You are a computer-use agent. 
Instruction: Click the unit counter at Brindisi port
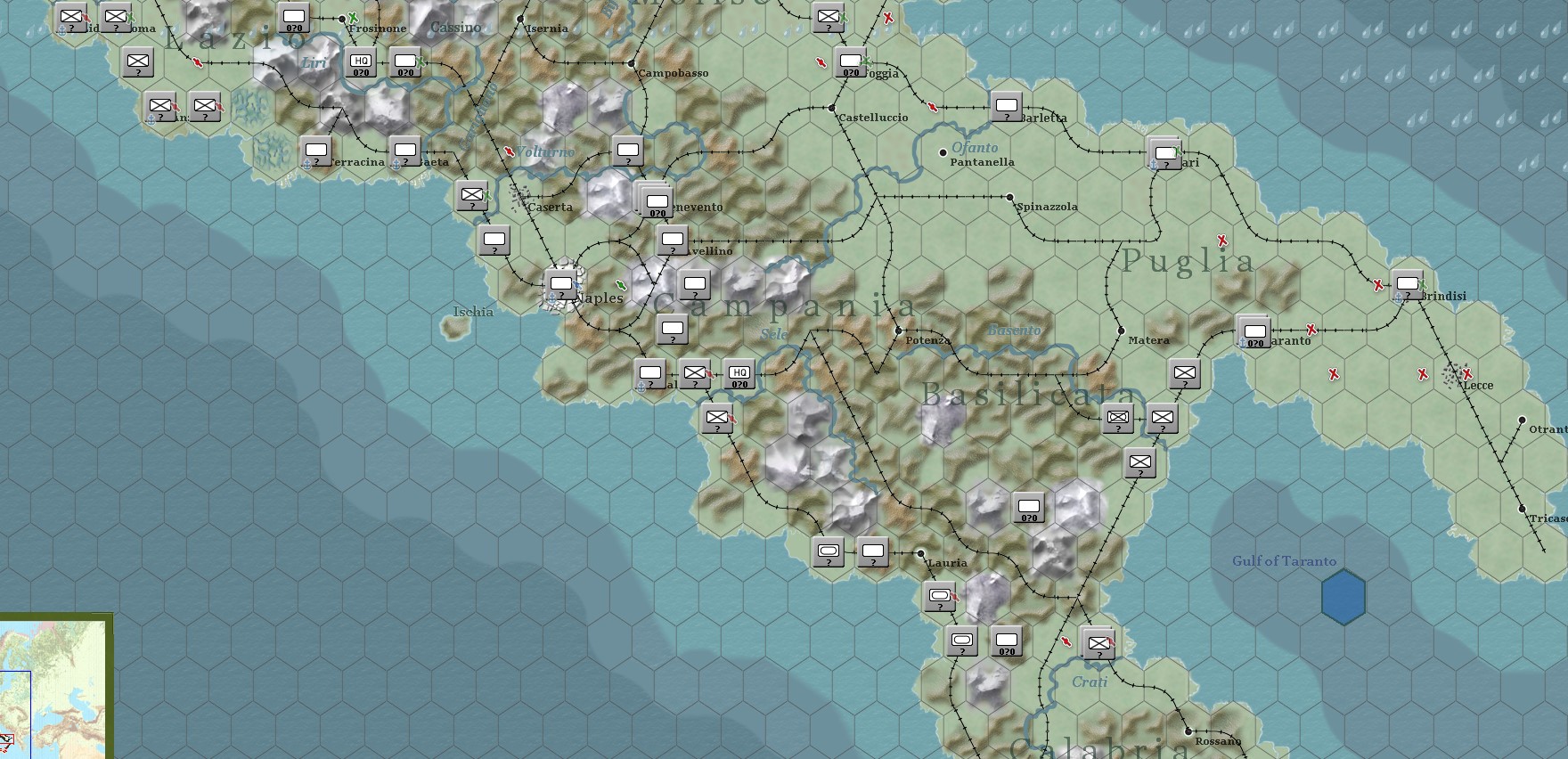[1408, 287]
